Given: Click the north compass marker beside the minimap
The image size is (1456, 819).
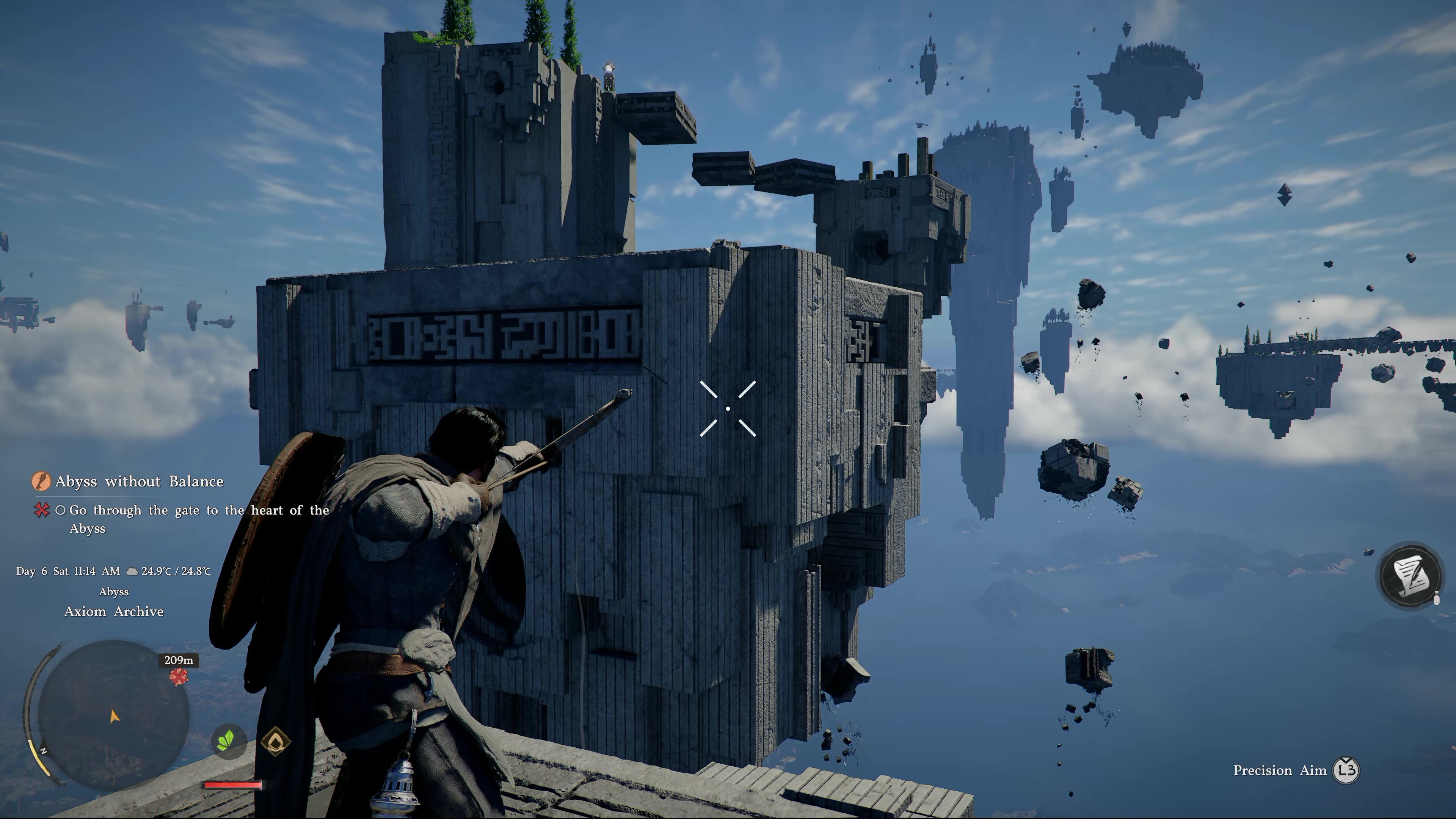Looking at the screenshot, I should coord(43,751).
